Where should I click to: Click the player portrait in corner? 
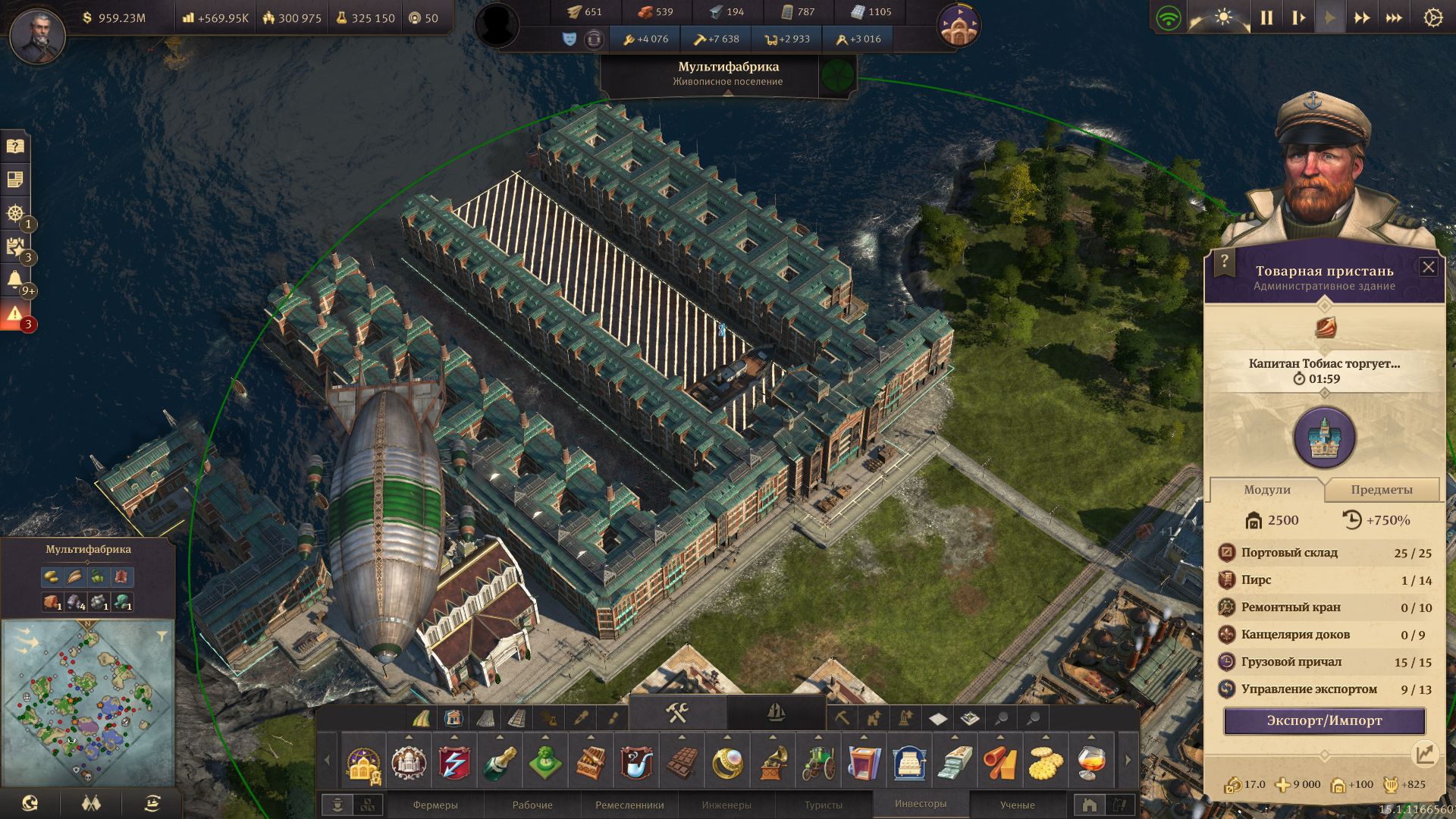tap(37, 34)
